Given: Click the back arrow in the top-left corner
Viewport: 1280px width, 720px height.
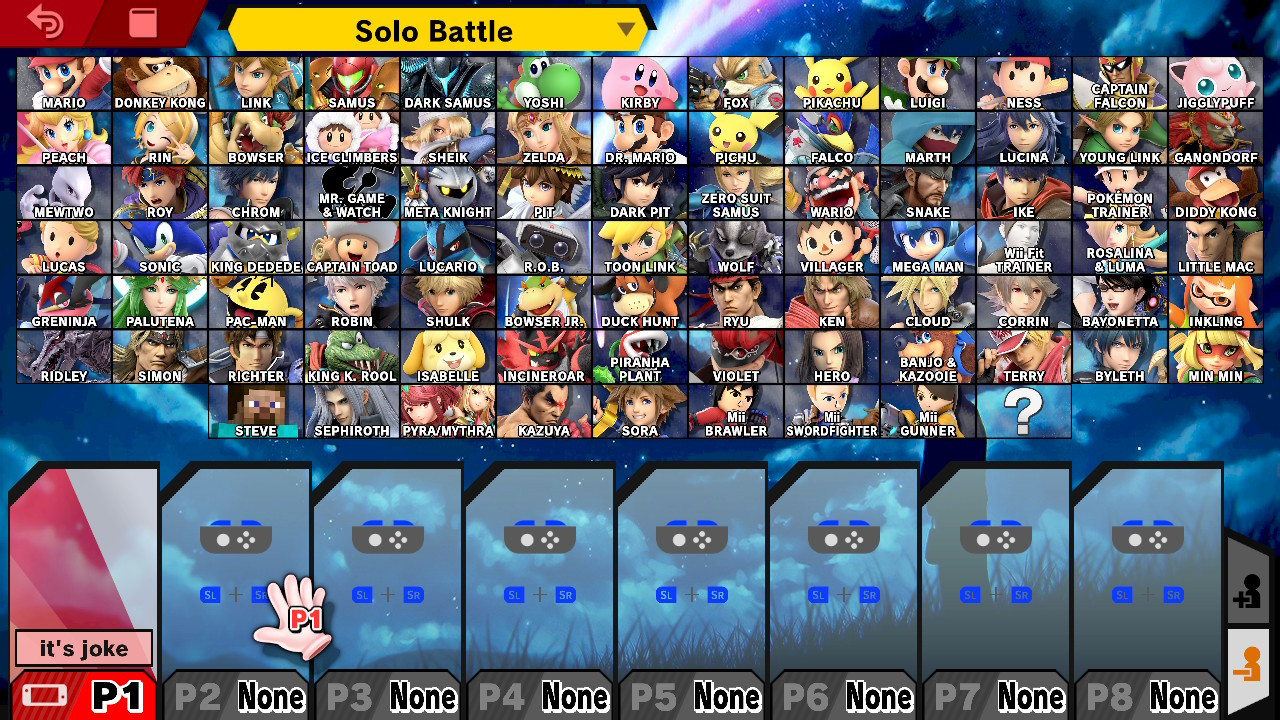Looking at the screenshot, I should pyautogui.click(x=45, y=22).
